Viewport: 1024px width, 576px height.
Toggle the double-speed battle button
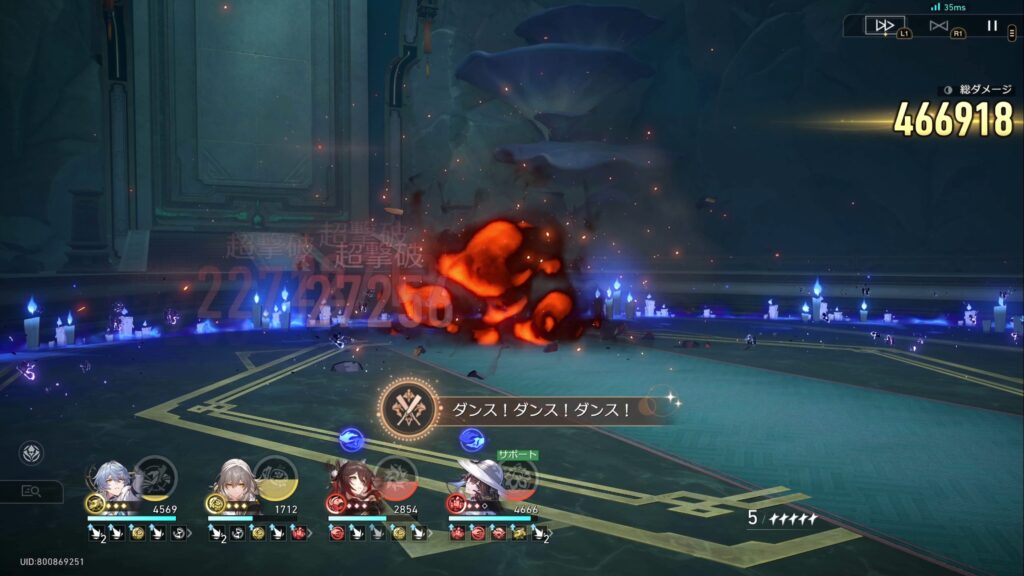point(884,25)
